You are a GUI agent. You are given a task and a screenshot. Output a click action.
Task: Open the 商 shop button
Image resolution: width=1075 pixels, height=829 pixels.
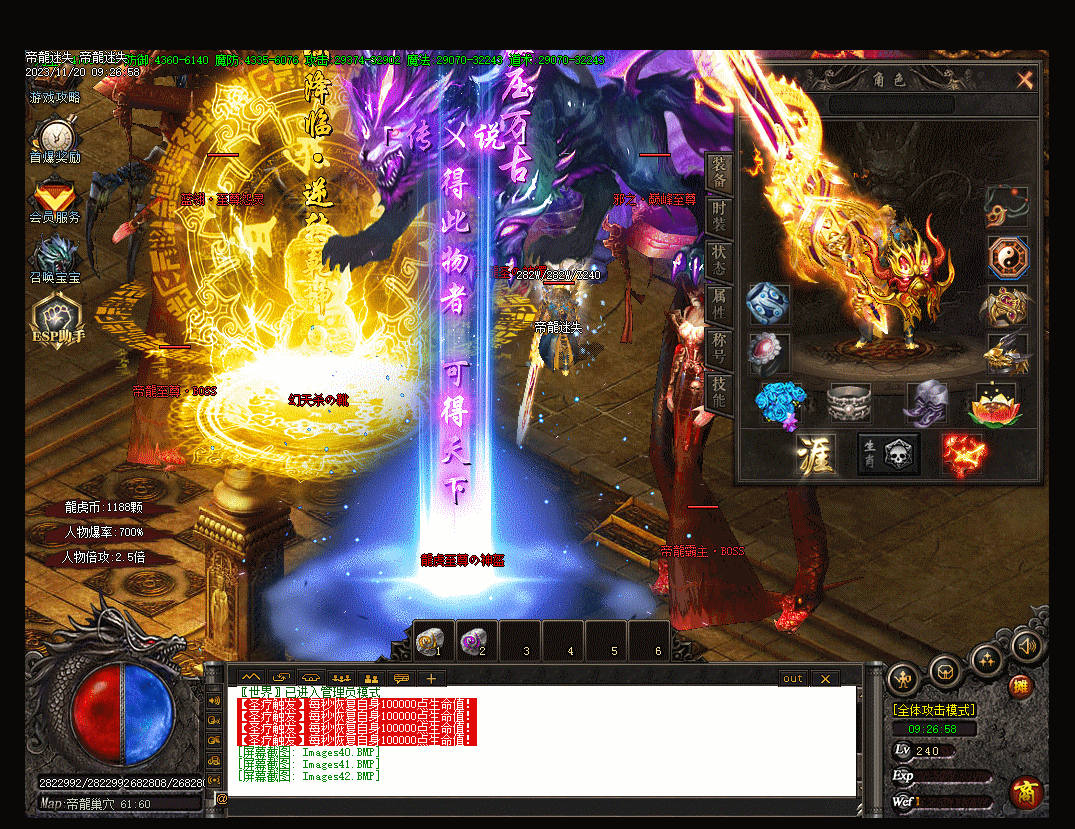coord(1025,793)
